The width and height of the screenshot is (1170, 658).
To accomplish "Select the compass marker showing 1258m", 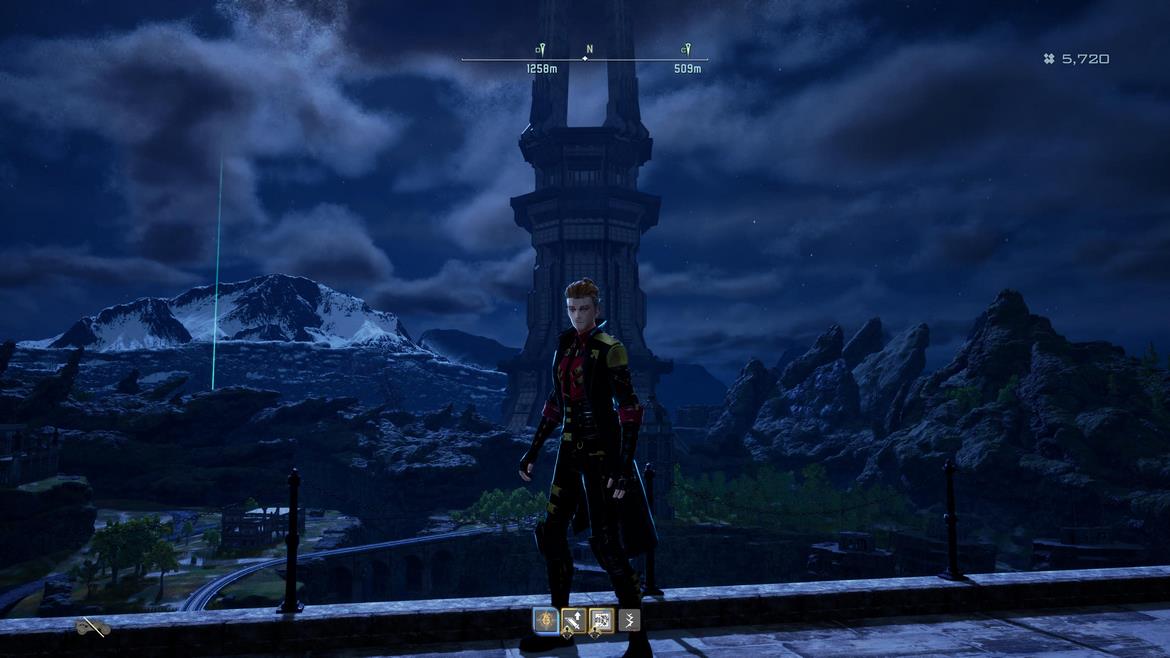I will click(x=540, y=49).
